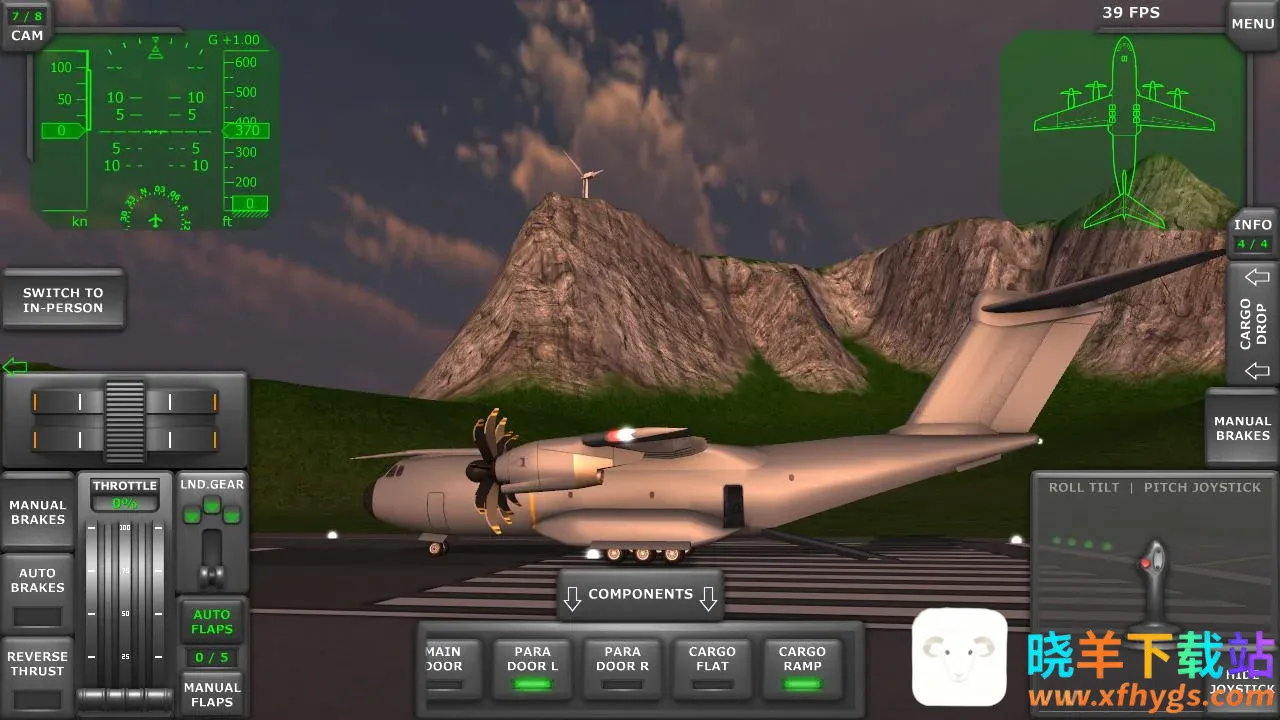Toggle Manual Brakes on the right side

(1242, 428)
